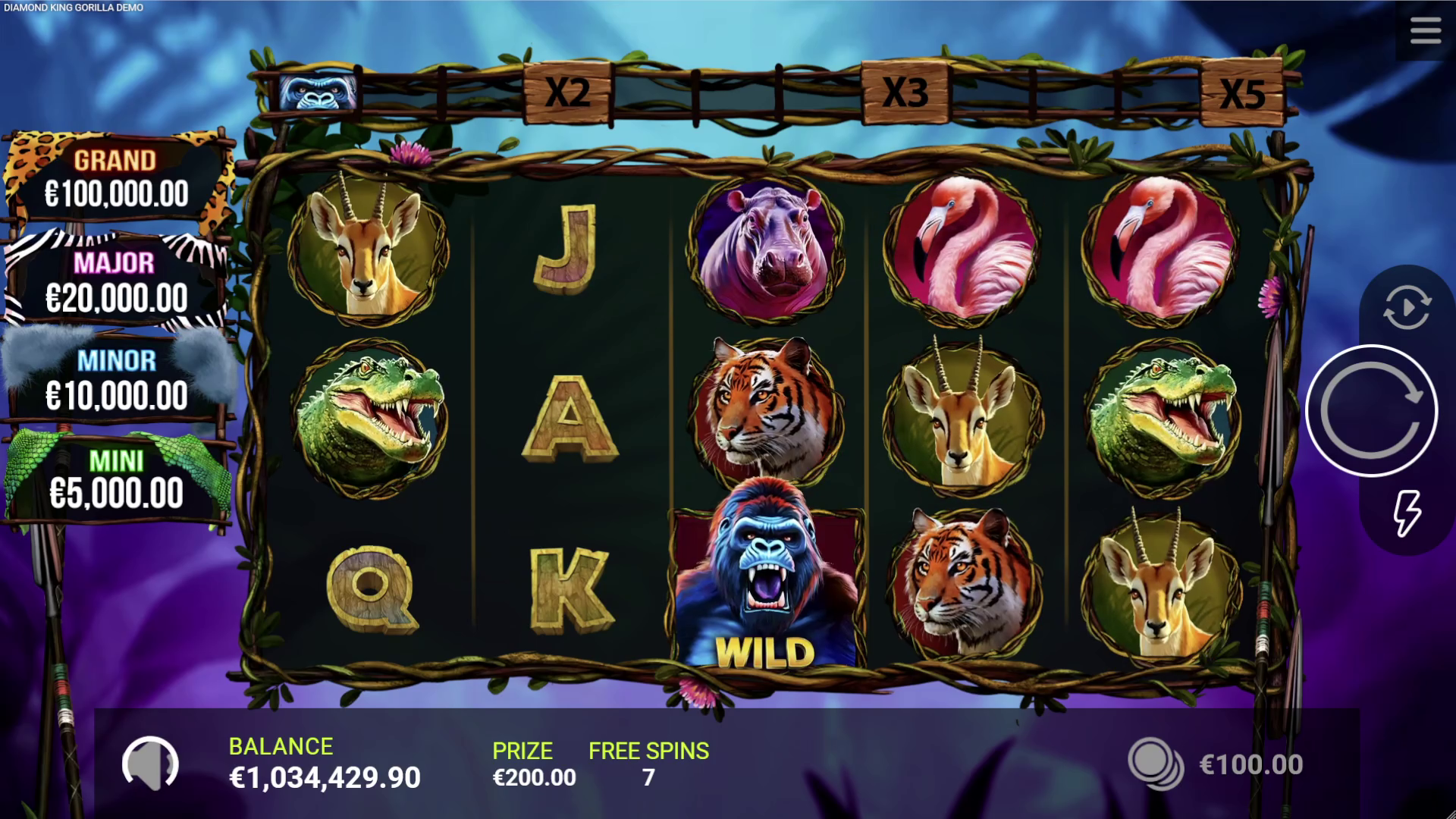1456x819 pixels.
Task: Toggle the sound speaker icon
Action: coord(150,764)
